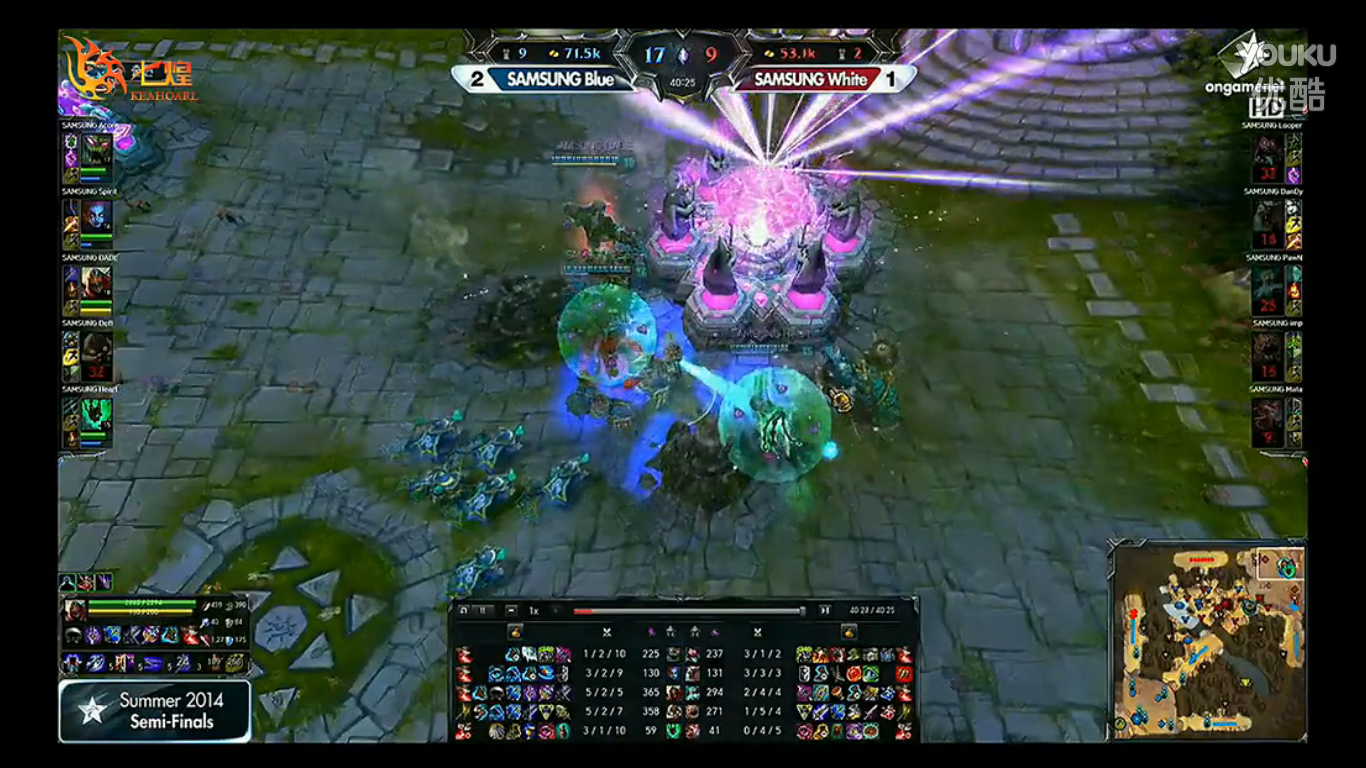The height and width of the screenshot is (768, 1366).
Task: Select SAMSUNG Looper's champion portrait
Action: pos(1267,154)
